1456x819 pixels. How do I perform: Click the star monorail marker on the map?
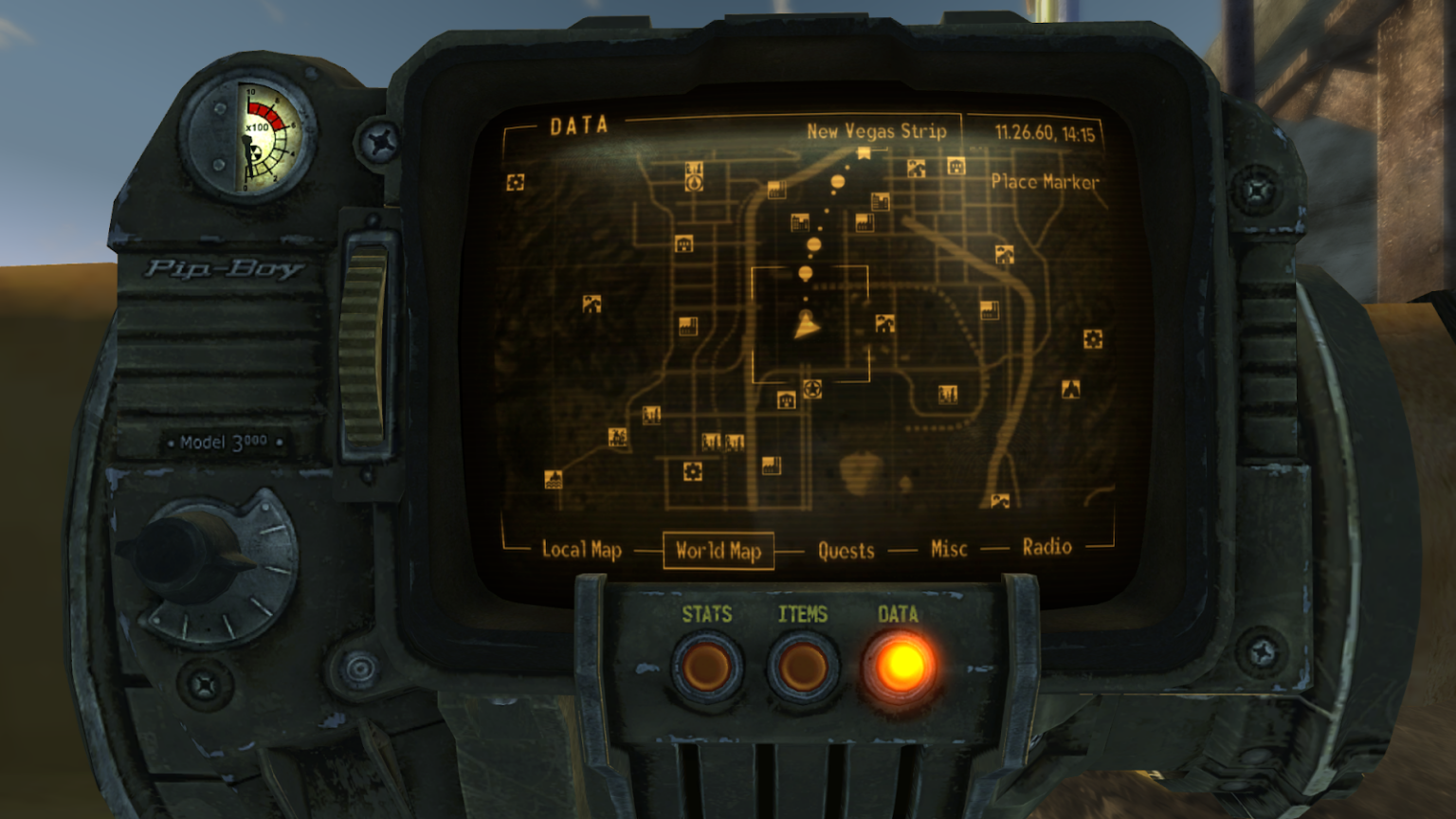812,389
